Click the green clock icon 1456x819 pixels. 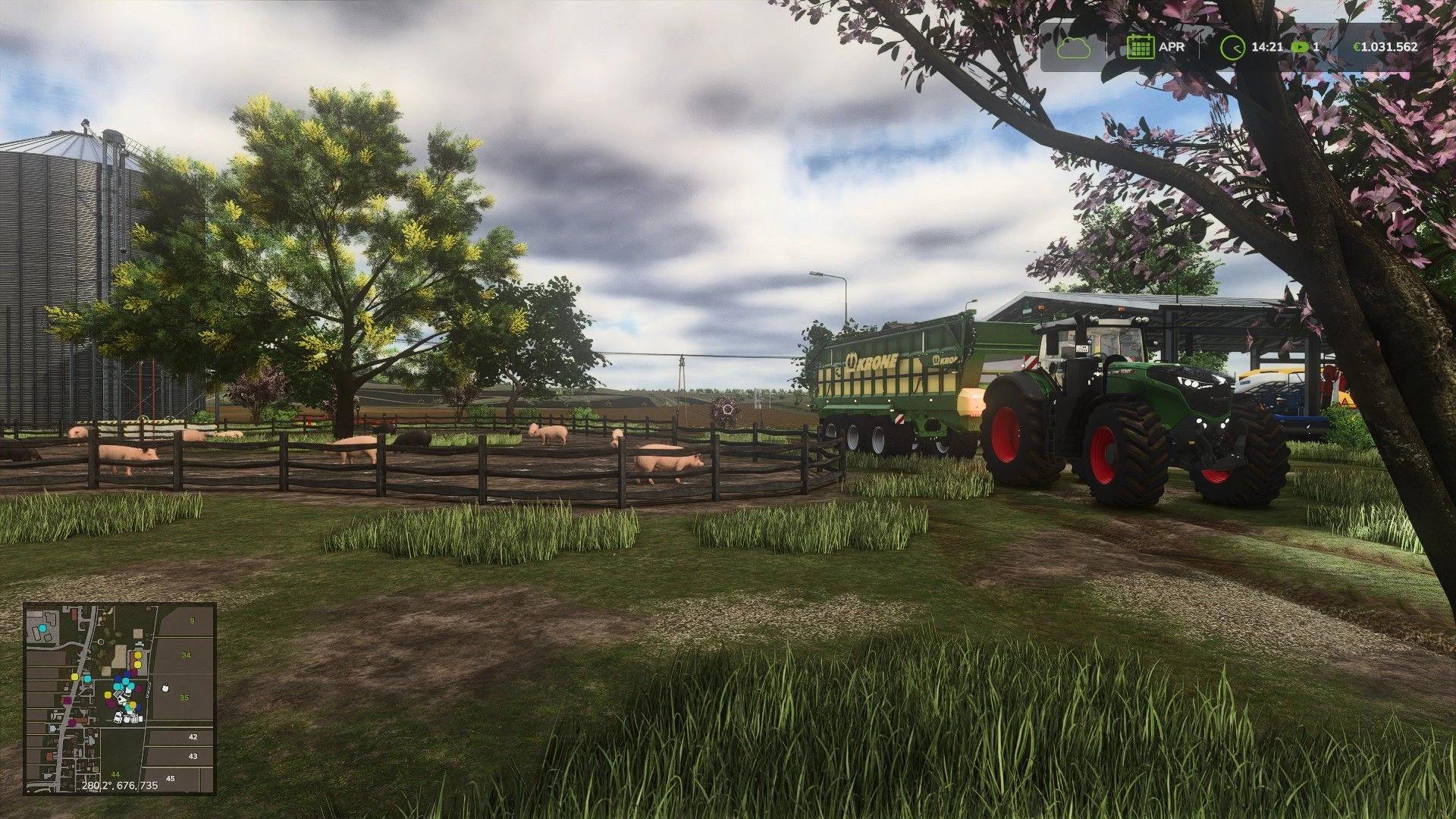[x=1232, y=47]
